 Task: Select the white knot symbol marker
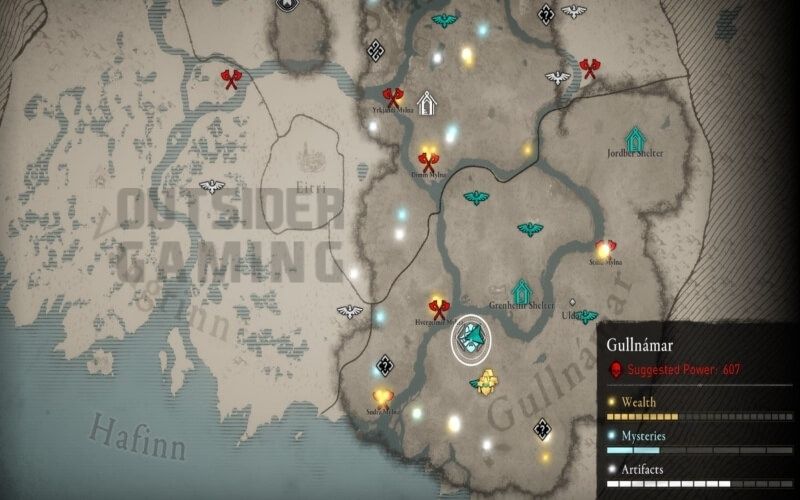click(x=377, y=49)
